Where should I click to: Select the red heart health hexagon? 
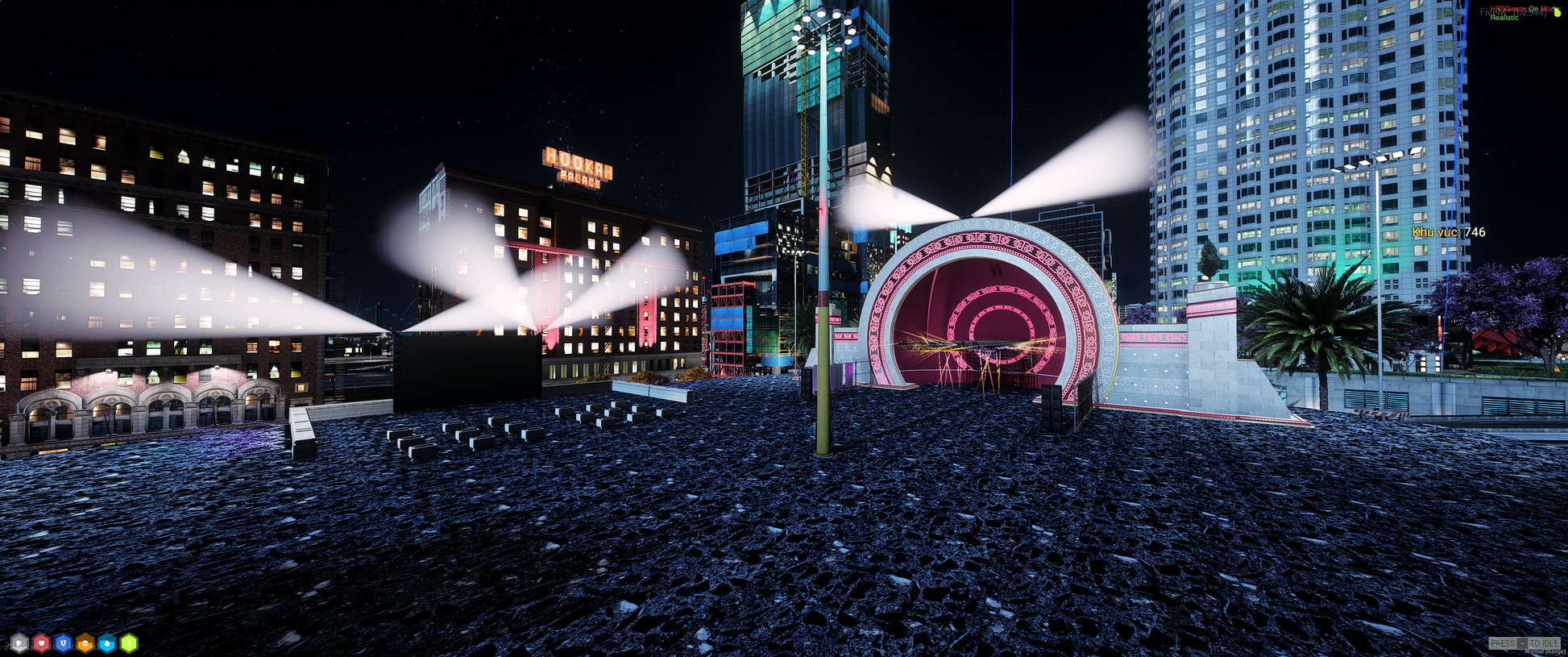[41, 643]
